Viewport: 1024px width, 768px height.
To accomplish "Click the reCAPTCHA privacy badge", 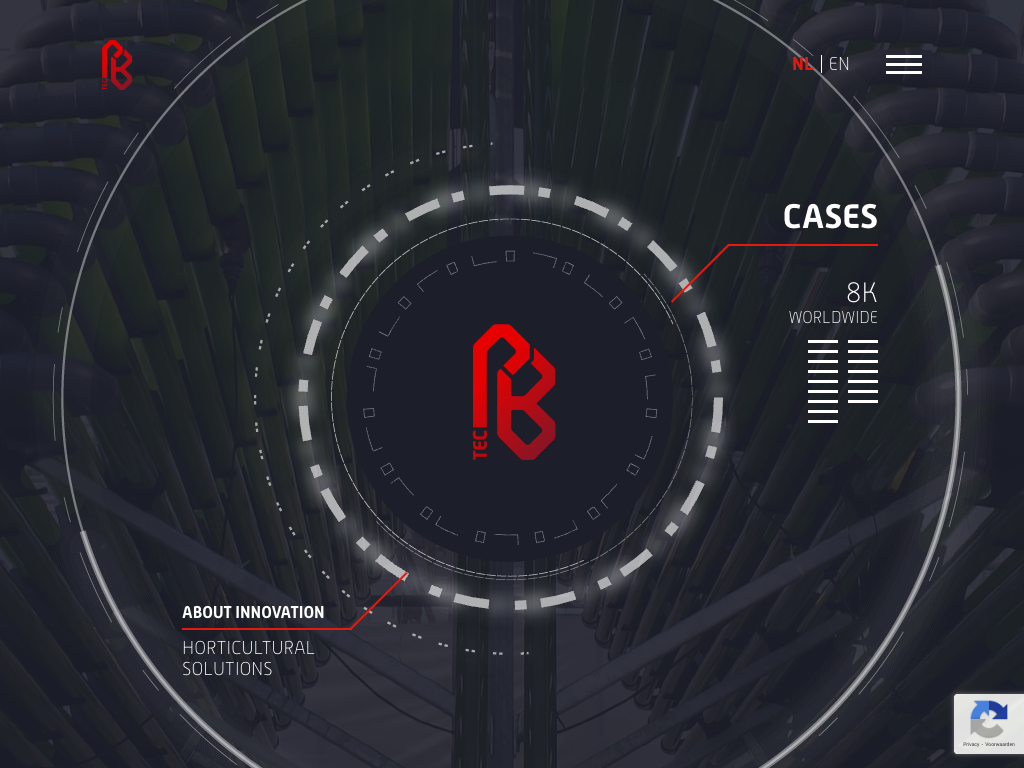I will click(x=988, y=724).
